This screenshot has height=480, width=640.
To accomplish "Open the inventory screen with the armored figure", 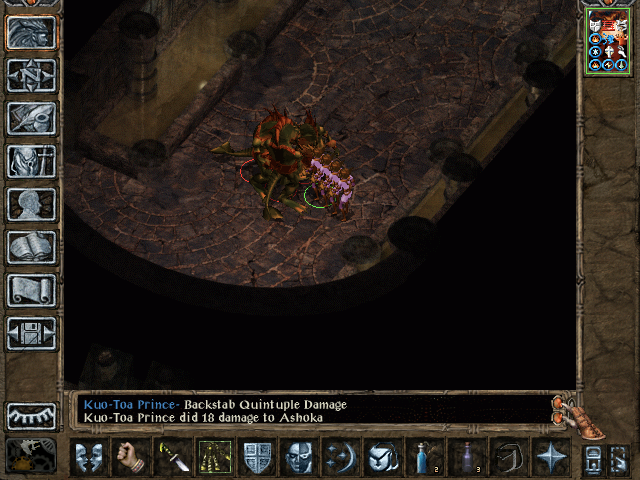I will (31, 161).
